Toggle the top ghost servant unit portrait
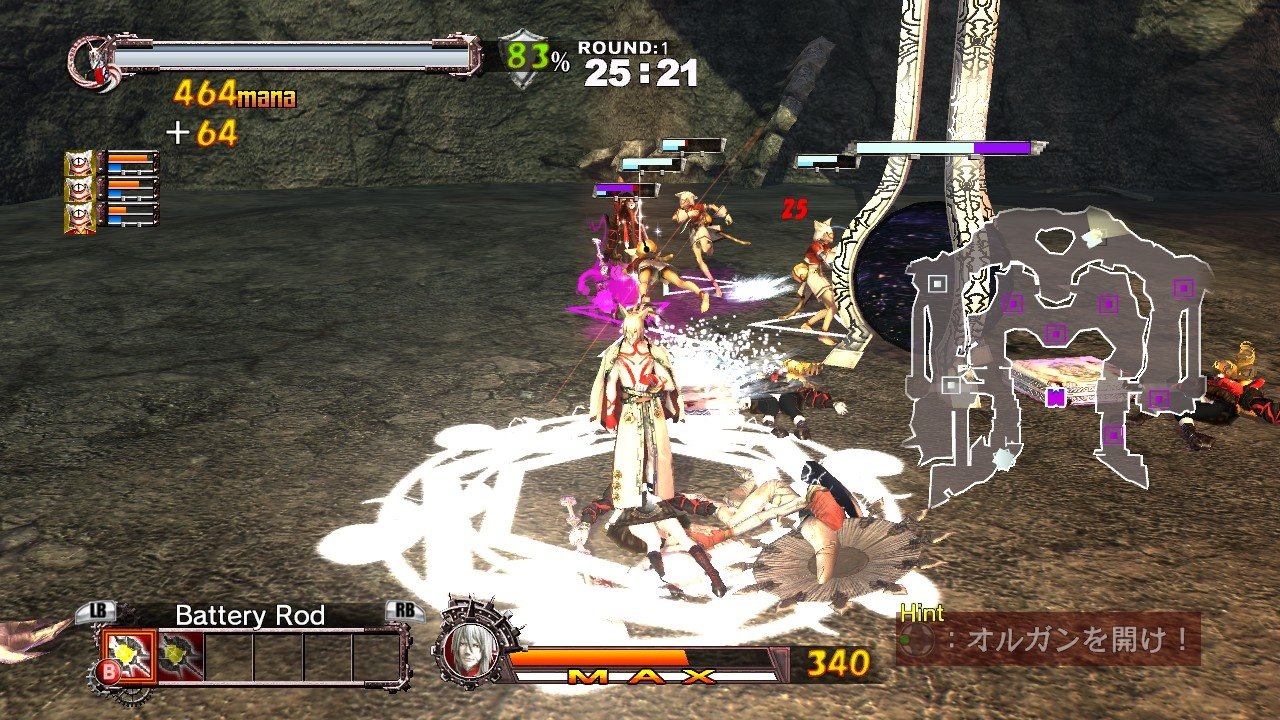1280x720 pixels. [x=79, y=162]
